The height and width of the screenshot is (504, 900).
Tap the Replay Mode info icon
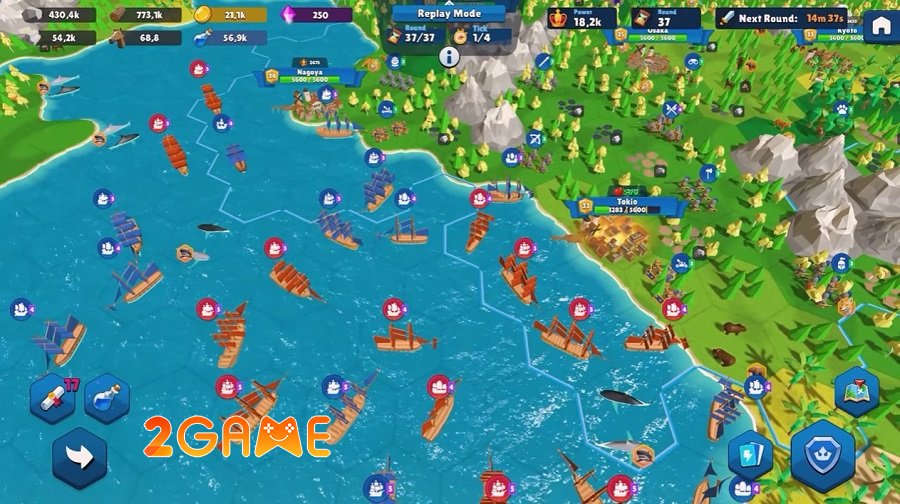coord(449,57)
